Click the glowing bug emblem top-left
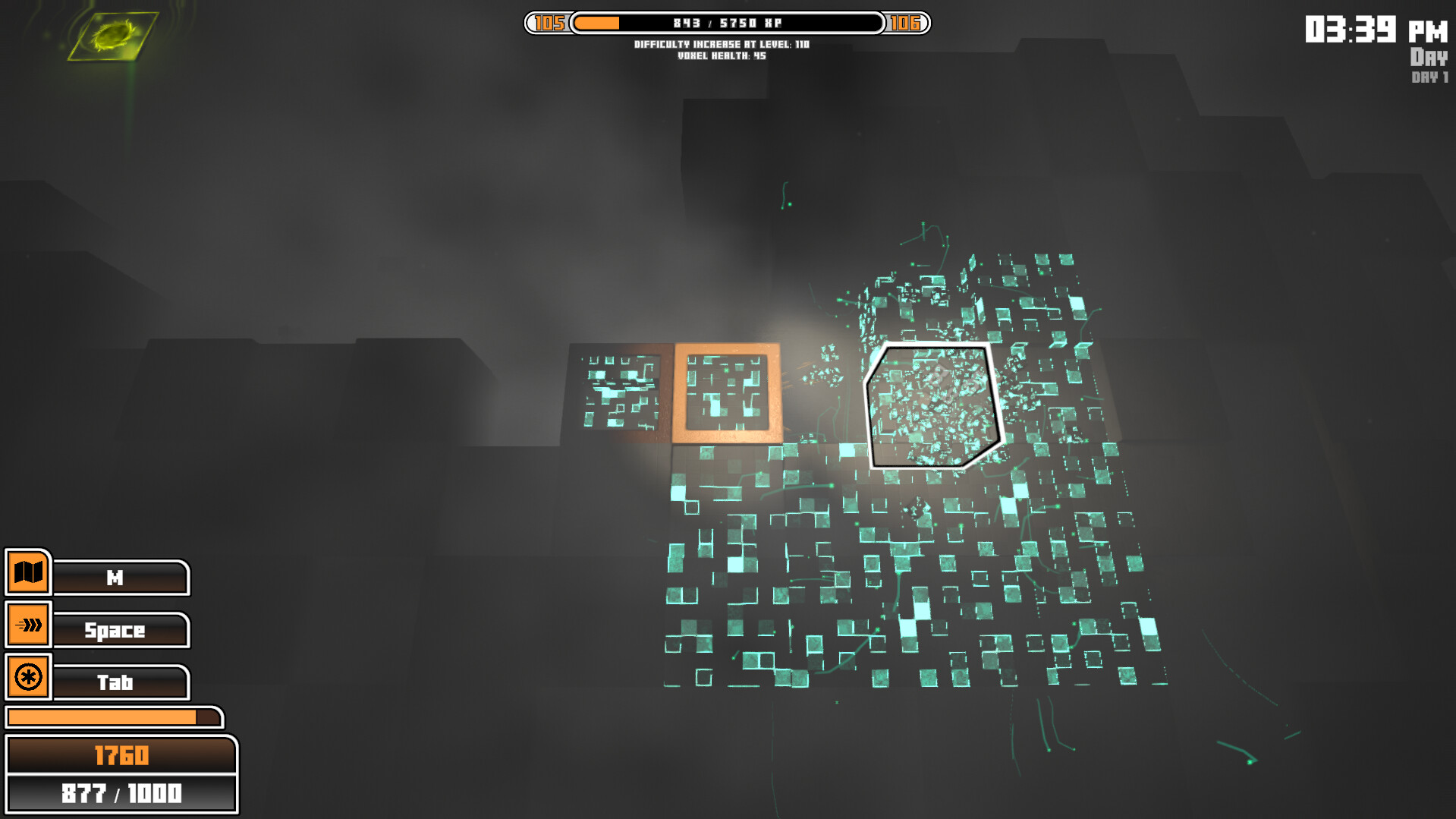The width and height of the screenshot is (1456, 819). coord(114,34)
